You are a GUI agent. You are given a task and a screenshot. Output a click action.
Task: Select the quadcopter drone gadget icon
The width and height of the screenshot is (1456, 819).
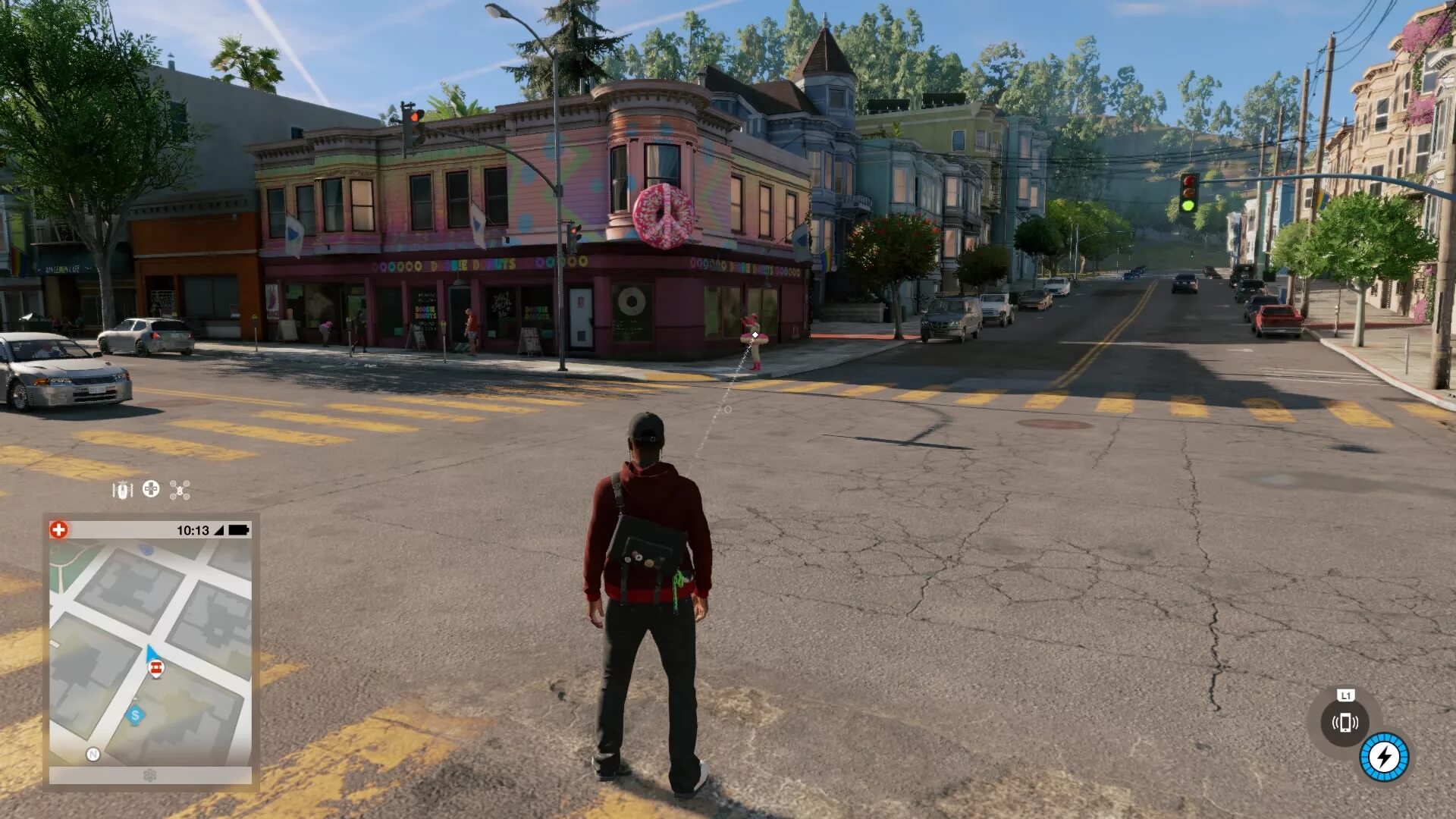[x=180, y=490]
